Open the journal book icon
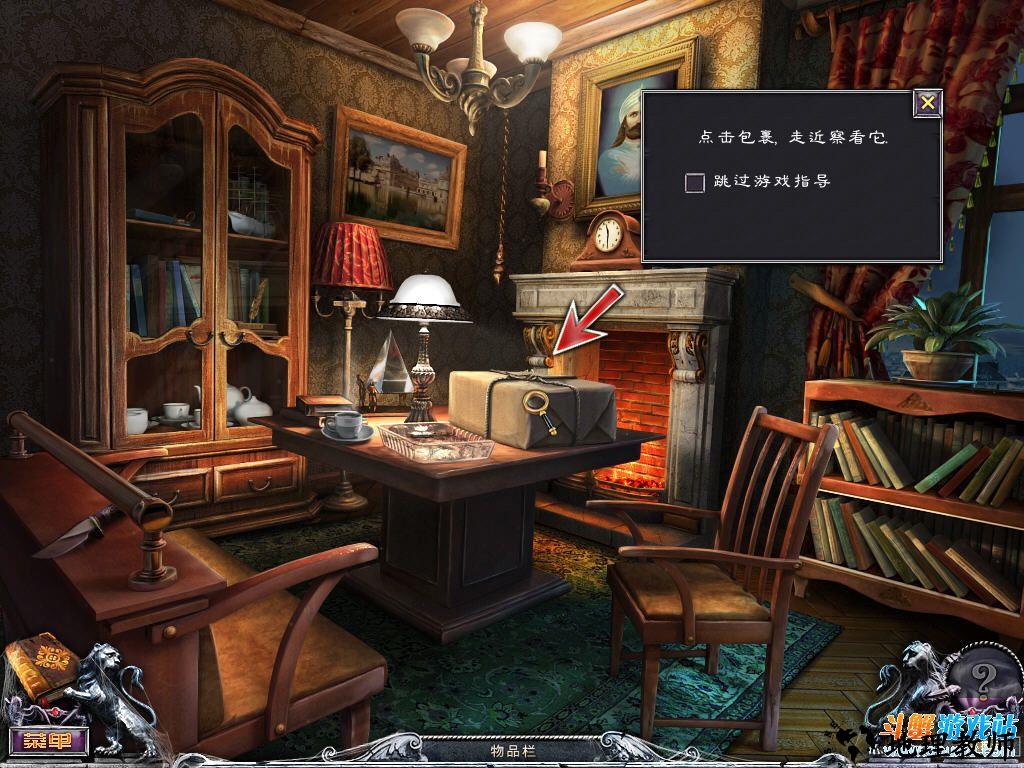The width and height of the screenshot is (1024, 768). pyautogui.click(x=36, y=672)
